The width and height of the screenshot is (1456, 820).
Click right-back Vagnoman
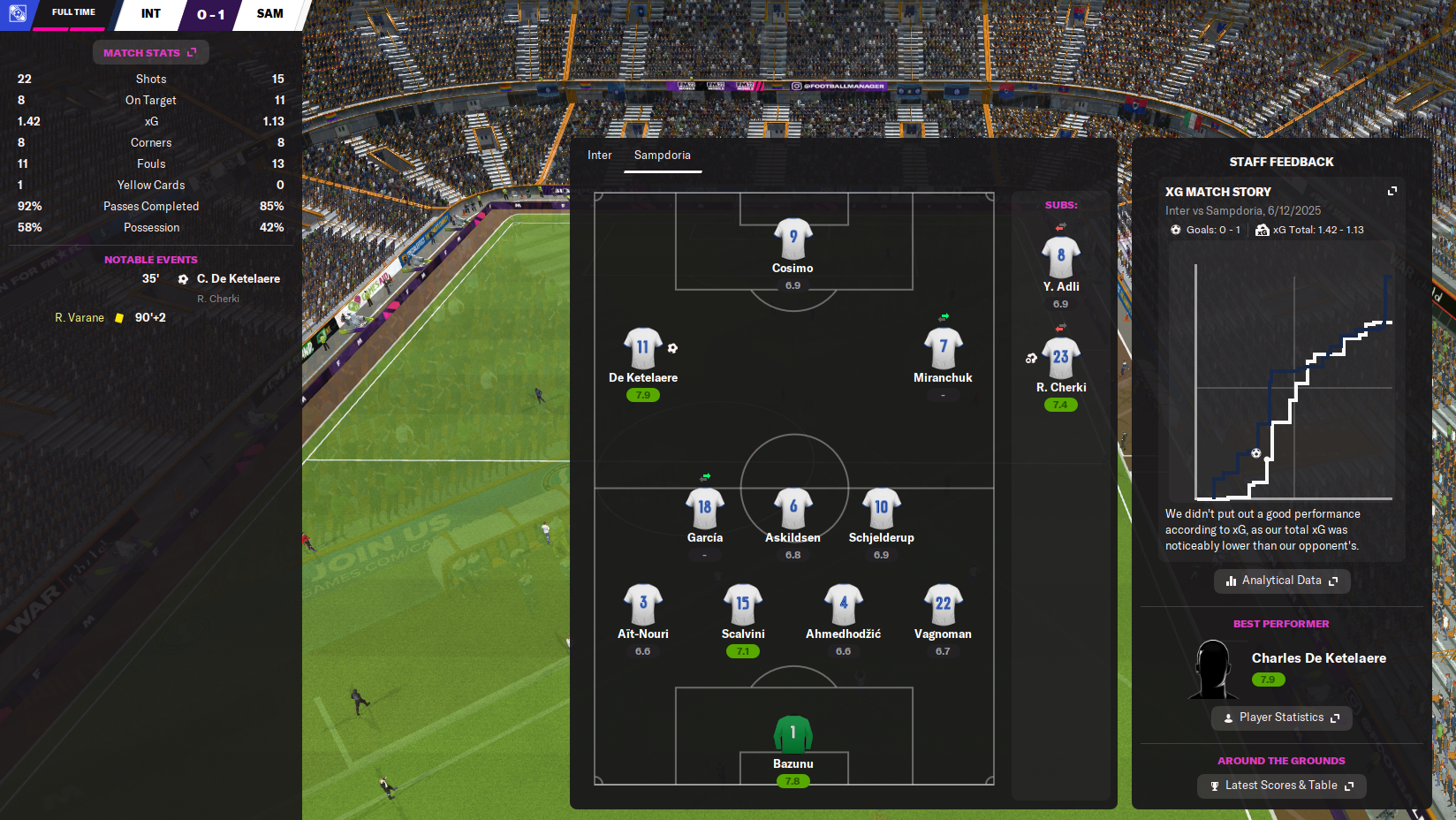[x=943, y=605]
